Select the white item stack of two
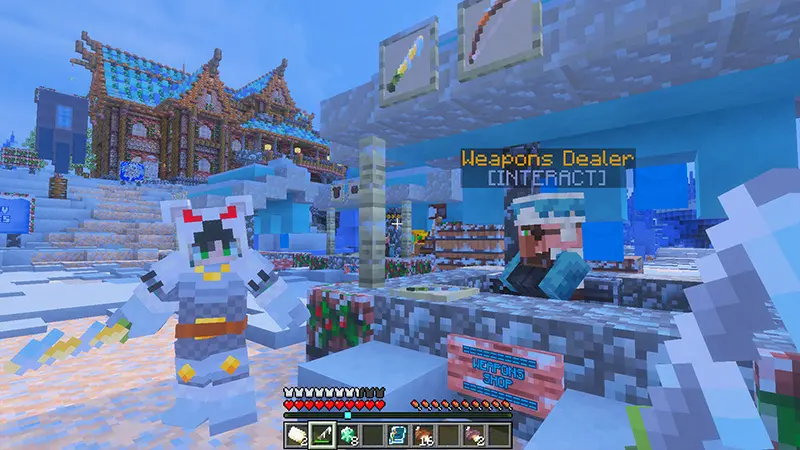This screenshot has width=800, height=450. tap(297, 433)
